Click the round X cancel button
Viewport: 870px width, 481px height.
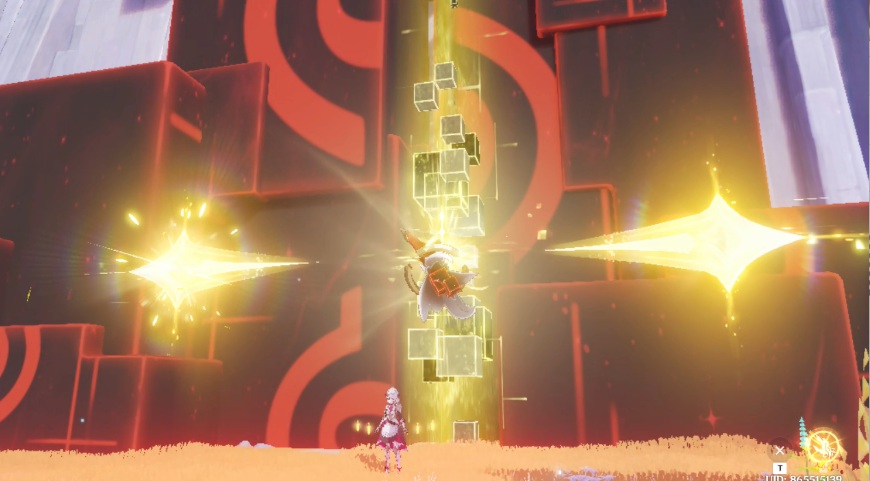coord(780,450)
